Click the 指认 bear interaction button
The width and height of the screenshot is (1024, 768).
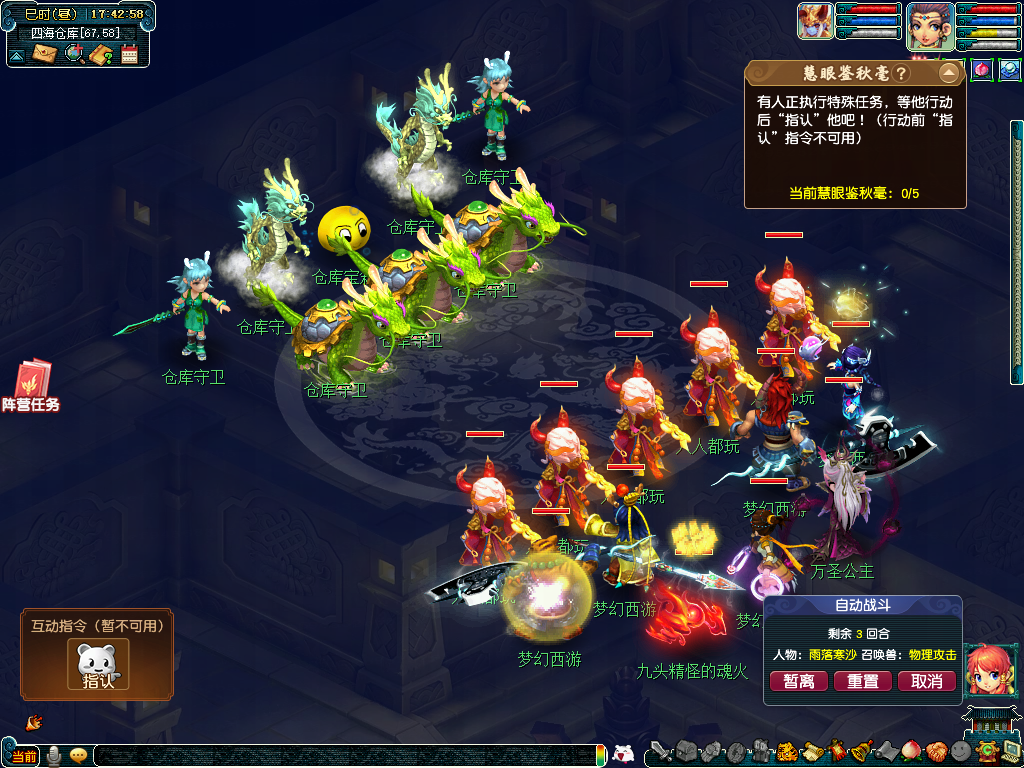pyautogui.click(x=98, y=665)
